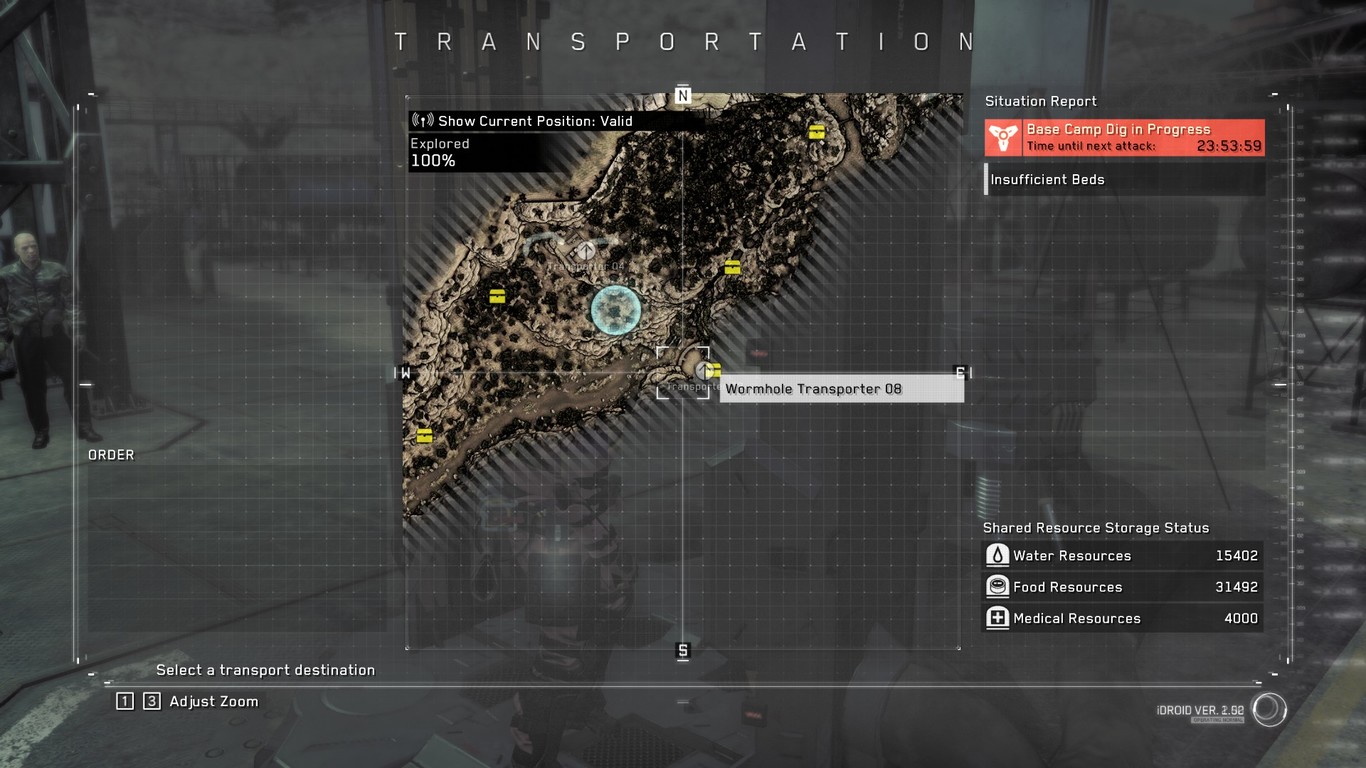Click the N compass marker above the map

point(683,94)
